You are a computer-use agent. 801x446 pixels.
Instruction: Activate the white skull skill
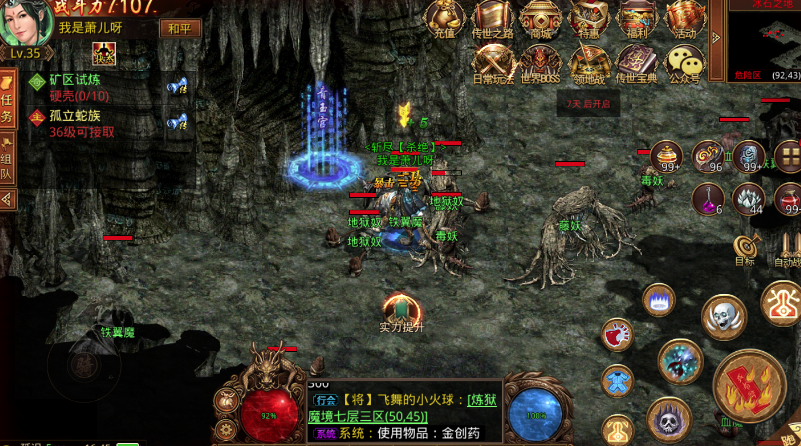click(x=724, y=317)
